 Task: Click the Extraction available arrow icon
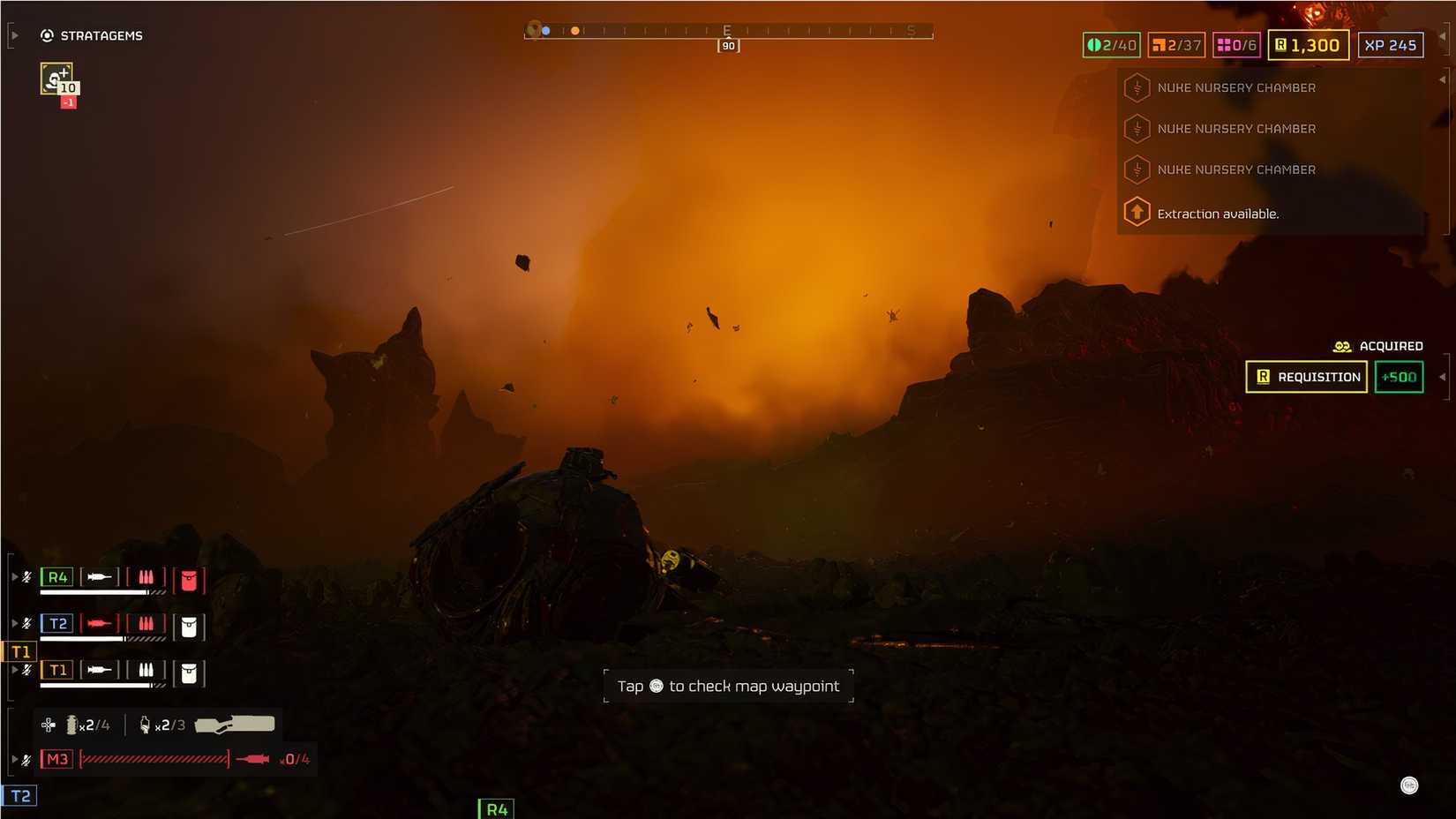(x=1137, y=212)
